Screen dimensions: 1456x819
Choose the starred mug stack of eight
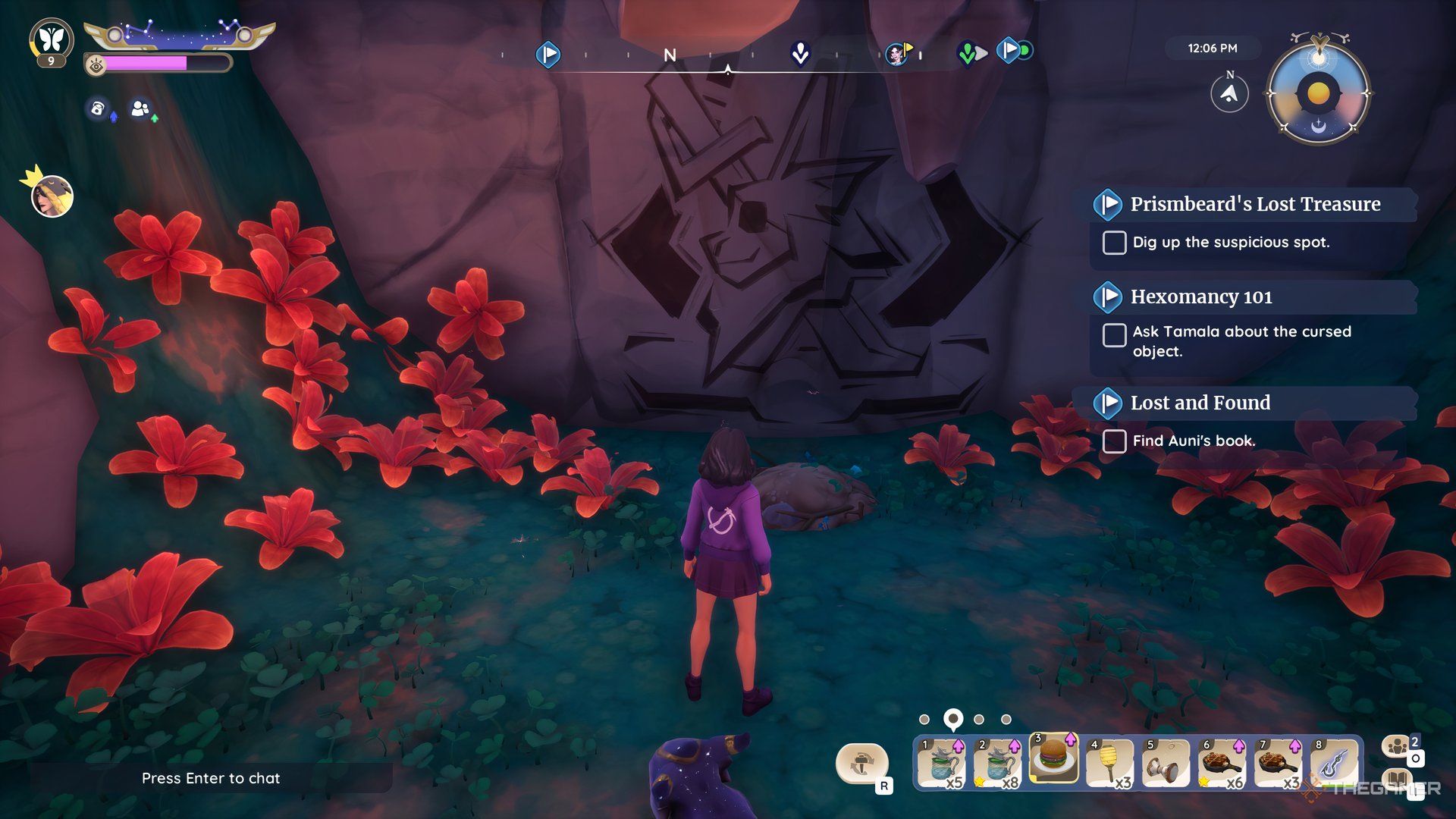[x=997, y=764]
